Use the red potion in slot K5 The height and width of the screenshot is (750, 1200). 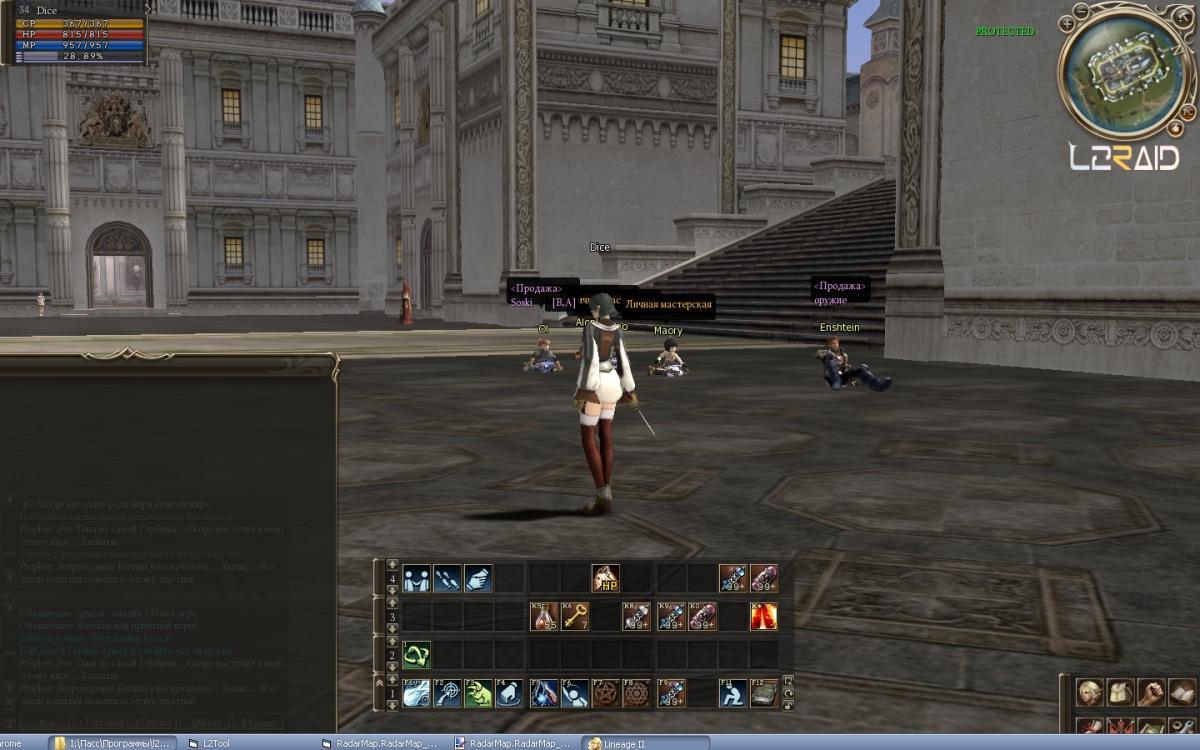click(543, 616)
